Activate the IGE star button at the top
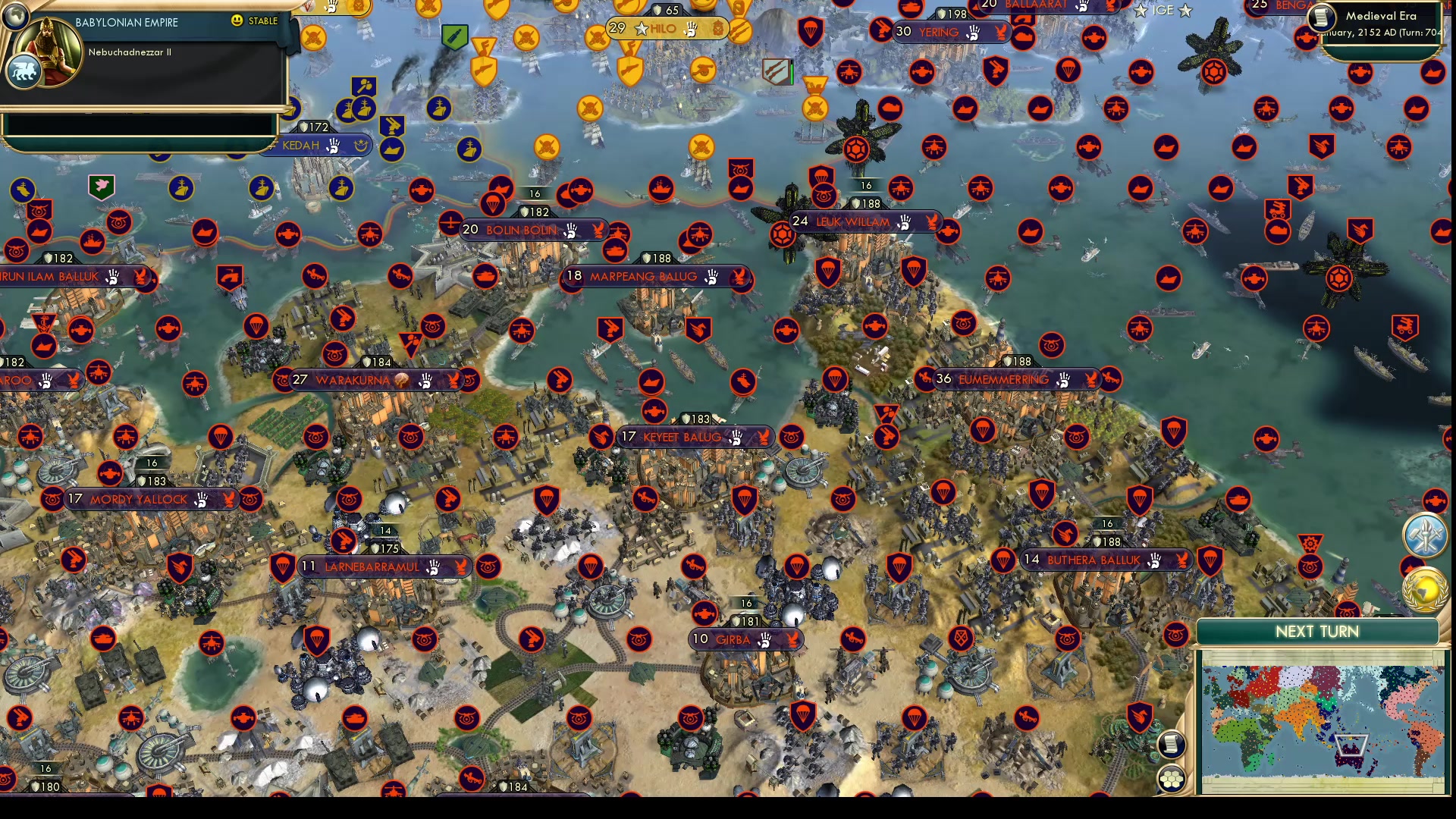 coord(1161,11)
